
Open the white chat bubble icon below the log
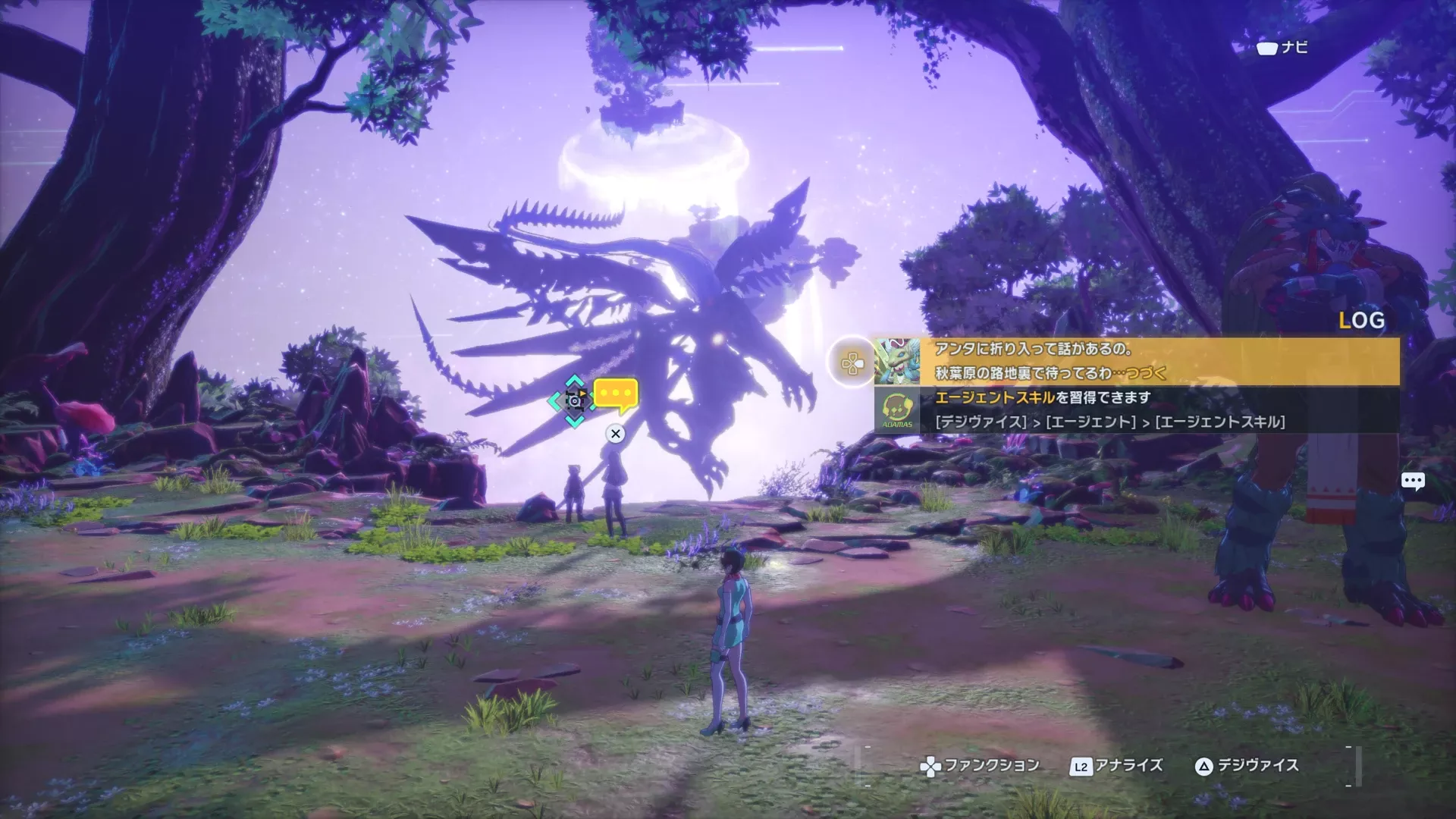1413,481
